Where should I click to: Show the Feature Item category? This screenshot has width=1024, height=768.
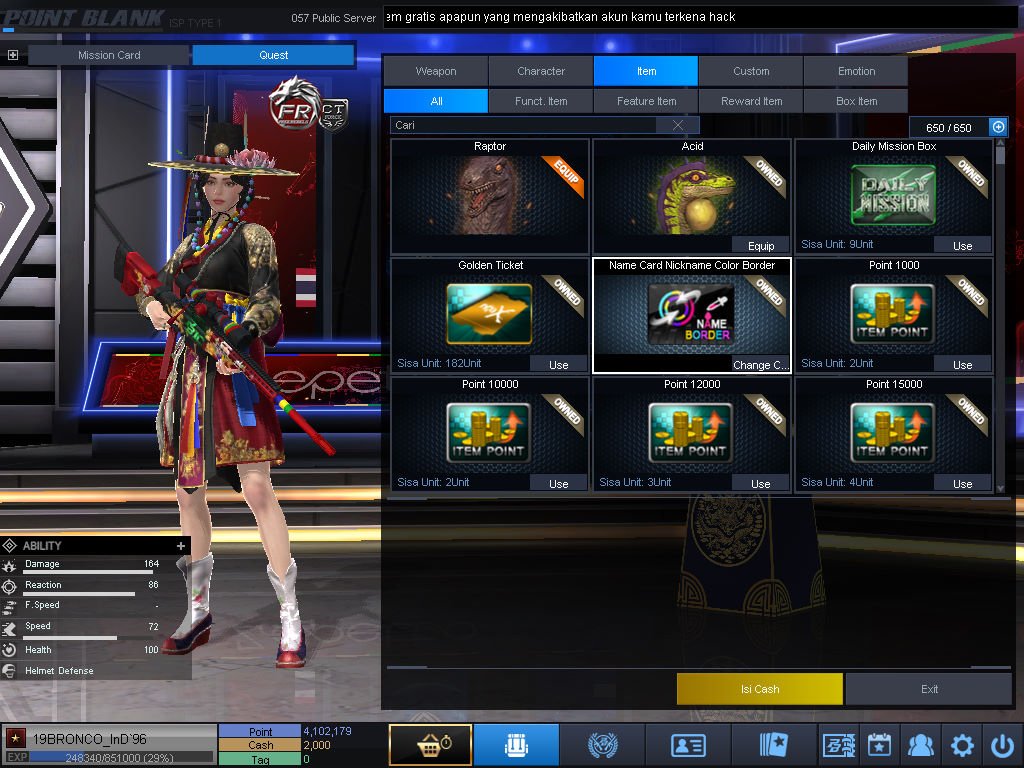coord(646,101)
